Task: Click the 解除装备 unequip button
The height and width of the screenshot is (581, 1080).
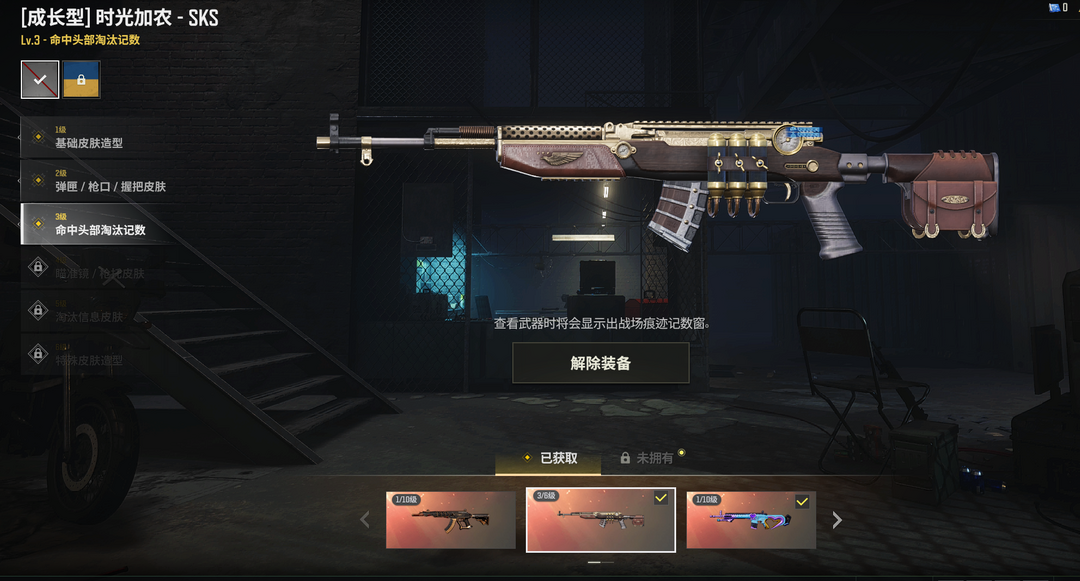Action: [600, 363]
